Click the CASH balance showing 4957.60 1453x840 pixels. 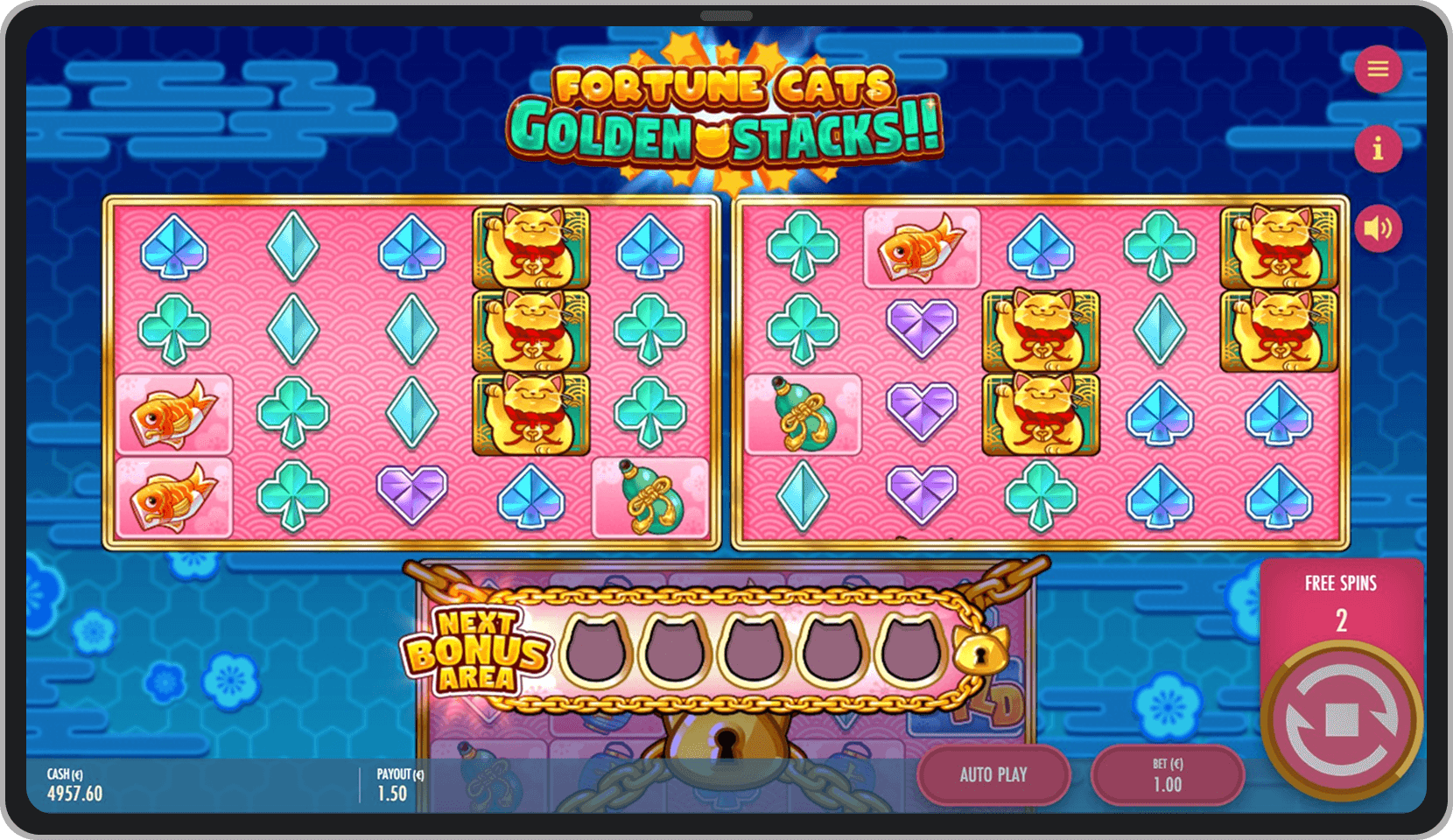[x=74, y=784]
